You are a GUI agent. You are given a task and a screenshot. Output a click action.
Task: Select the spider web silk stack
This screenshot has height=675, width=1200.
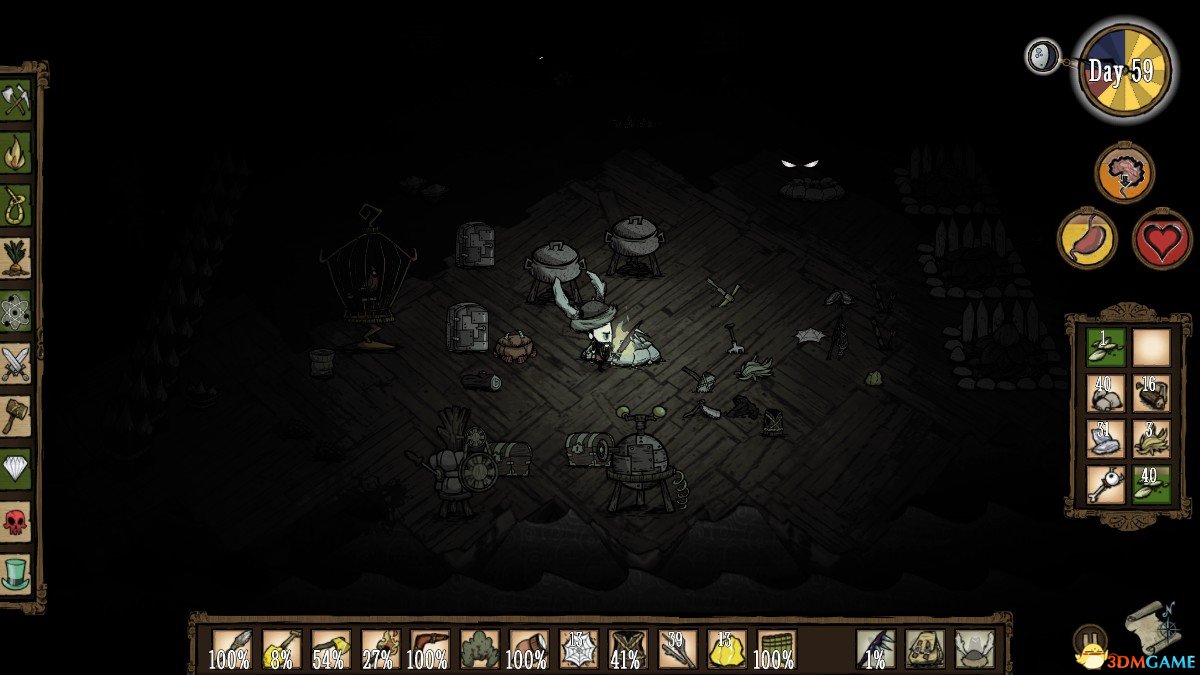[x=579, y=648]
